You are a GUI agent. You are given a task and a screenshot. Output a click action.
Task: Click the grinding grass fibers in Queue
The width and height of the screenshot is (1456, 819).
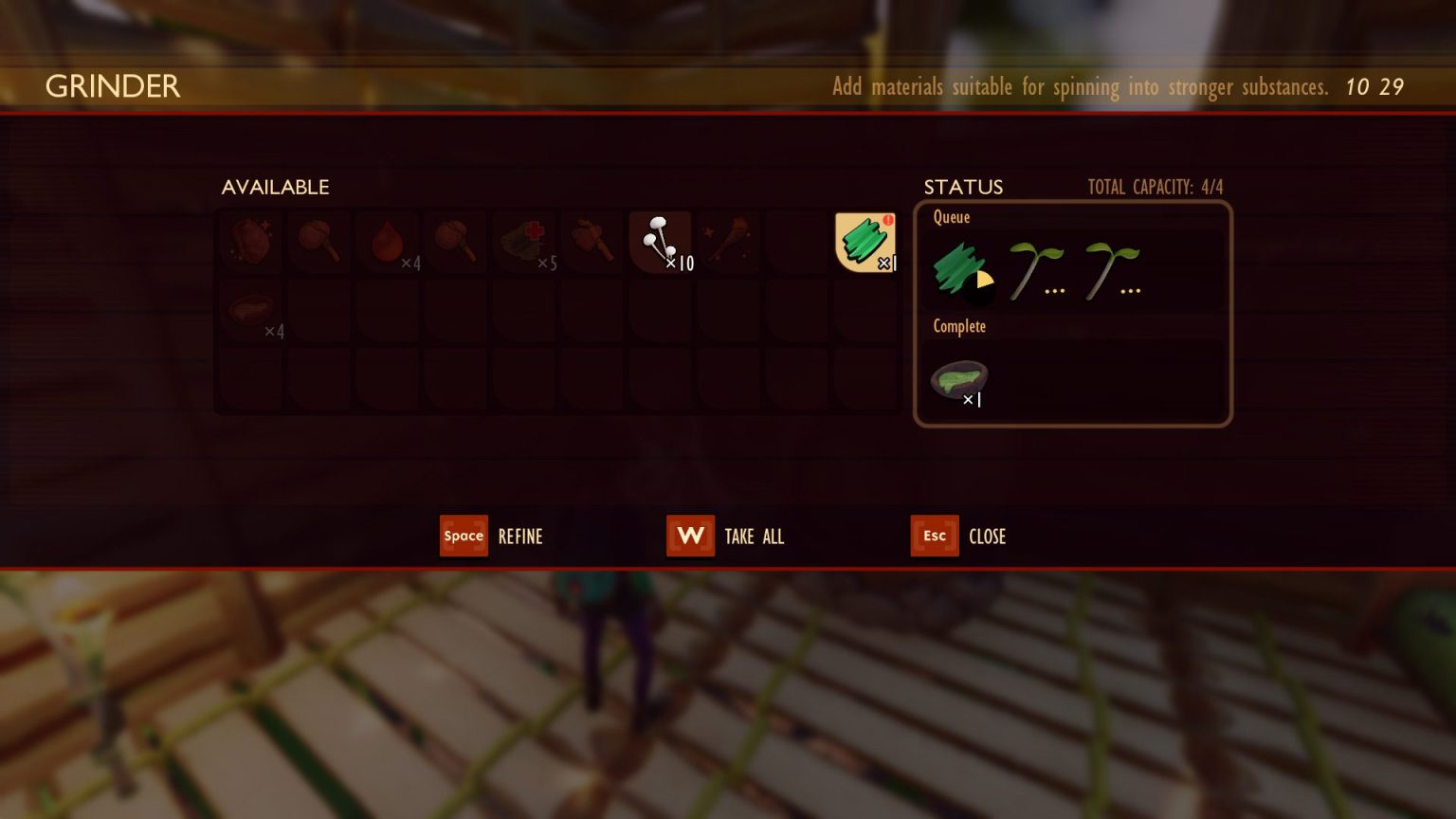(960, 268)
